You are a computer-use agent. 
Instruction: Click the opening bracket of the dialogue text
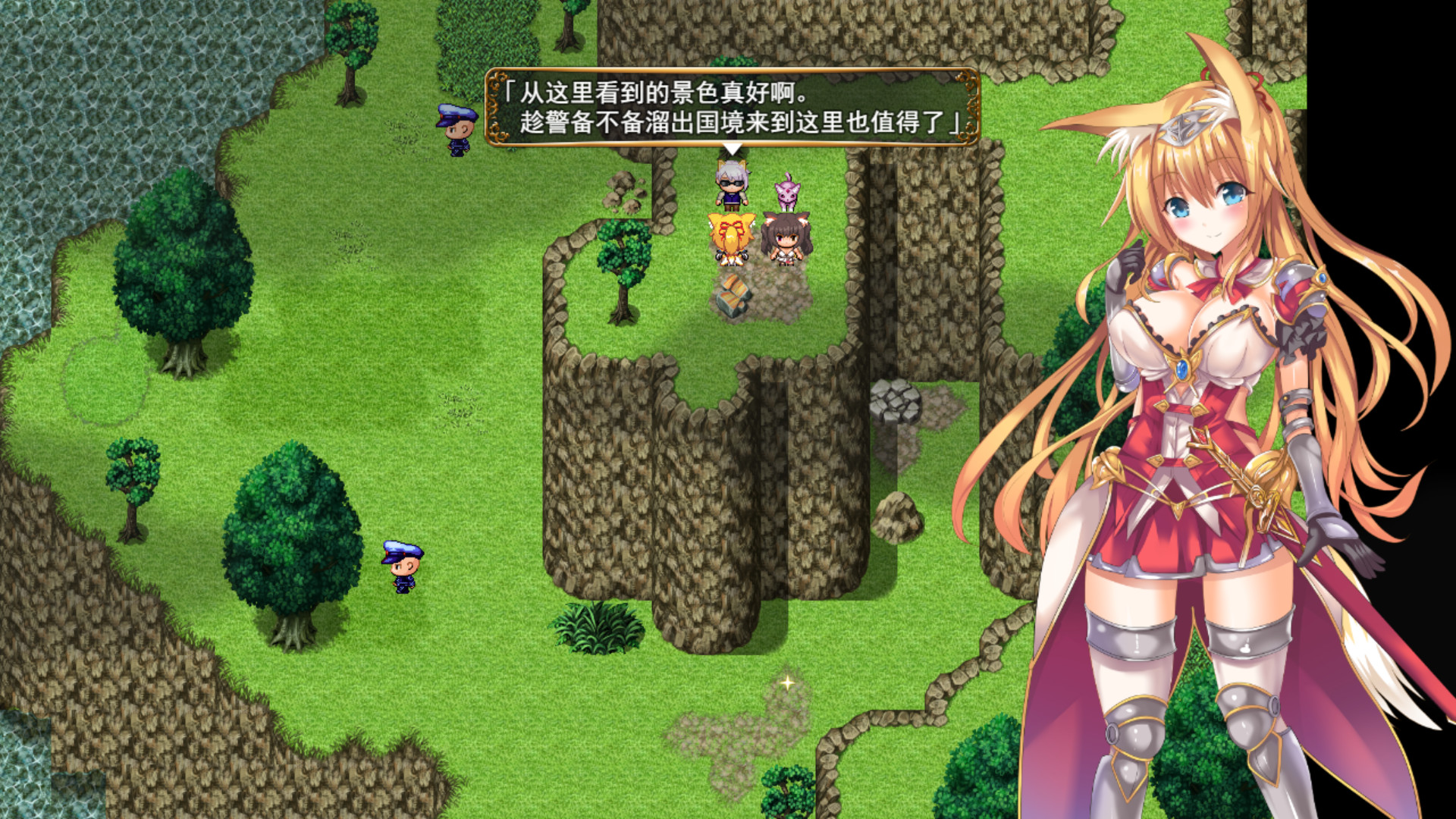[510, 93]
